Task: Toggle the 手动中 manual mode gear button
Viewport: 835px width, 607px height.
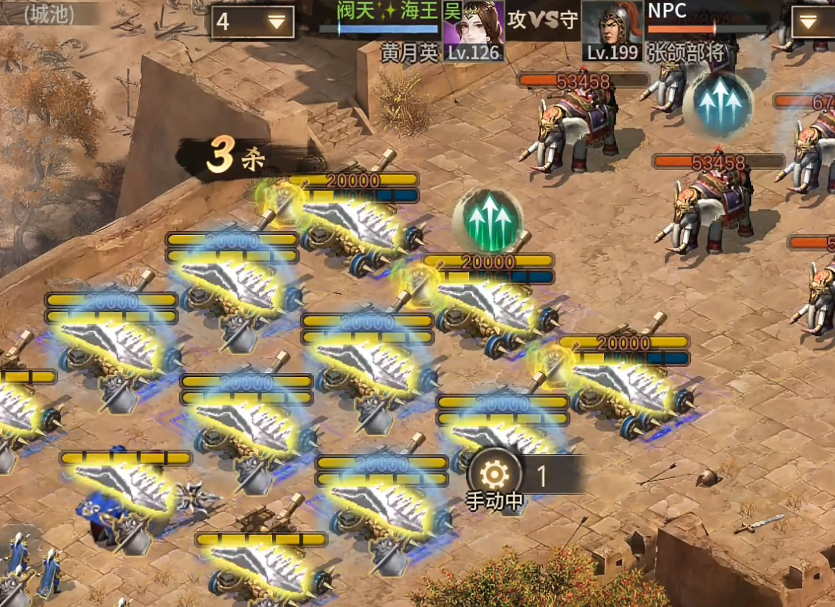Action: click(x=494, y=472)
